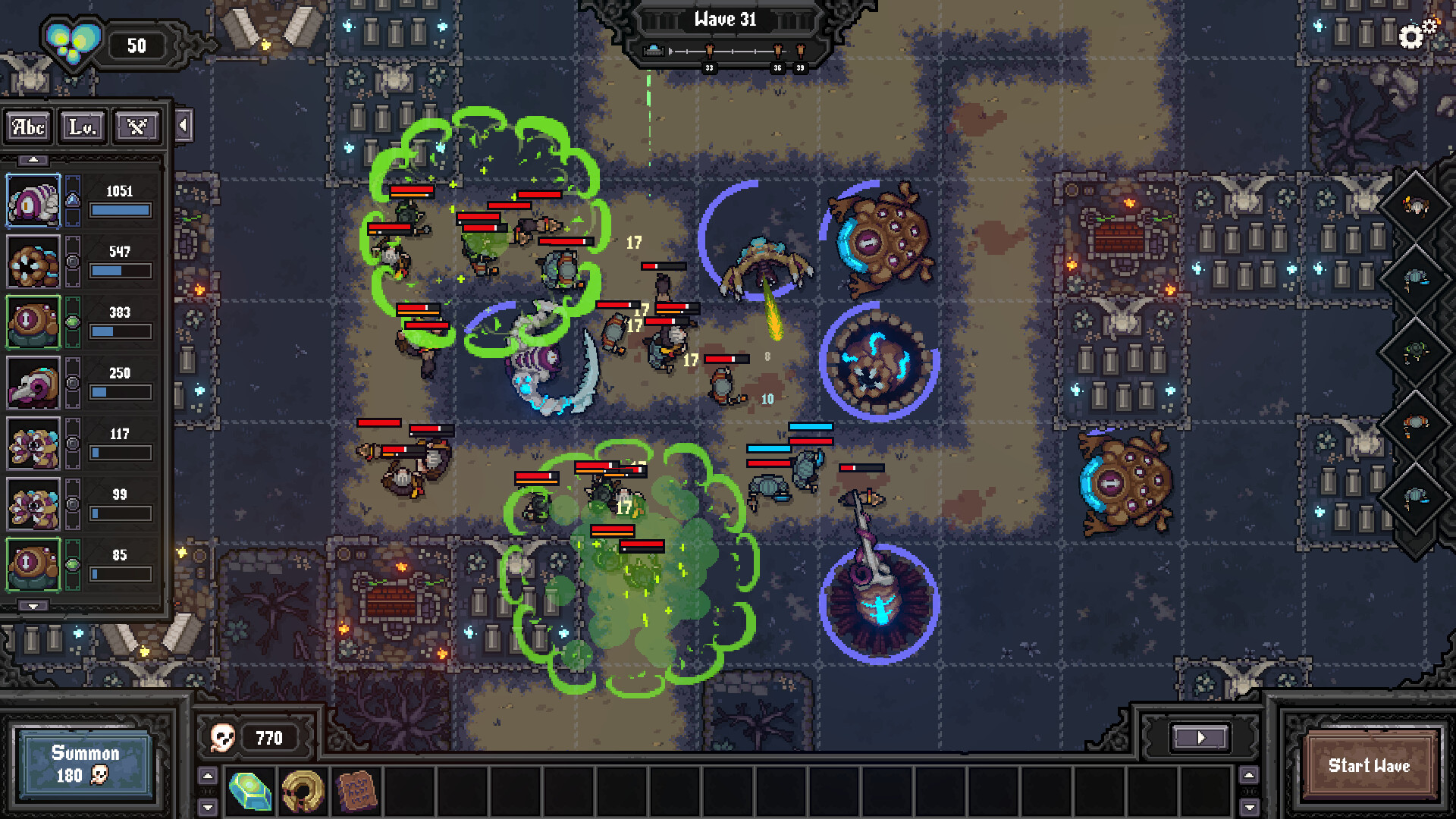This screenshot has height=819, width=1456.
Task: Select the golden collar inventory item
Action: 303,791
